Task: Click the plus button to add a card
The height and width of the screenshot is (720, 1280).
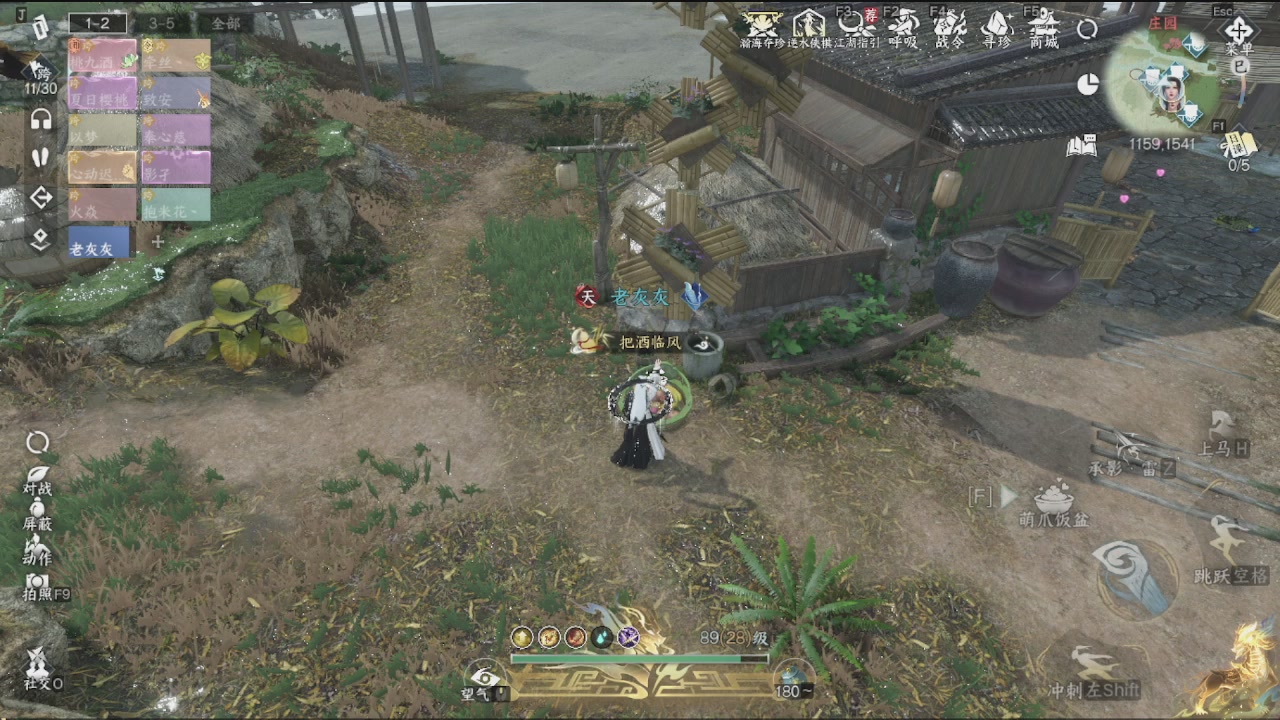Action: pyautogui.click(x=157, y=241)
